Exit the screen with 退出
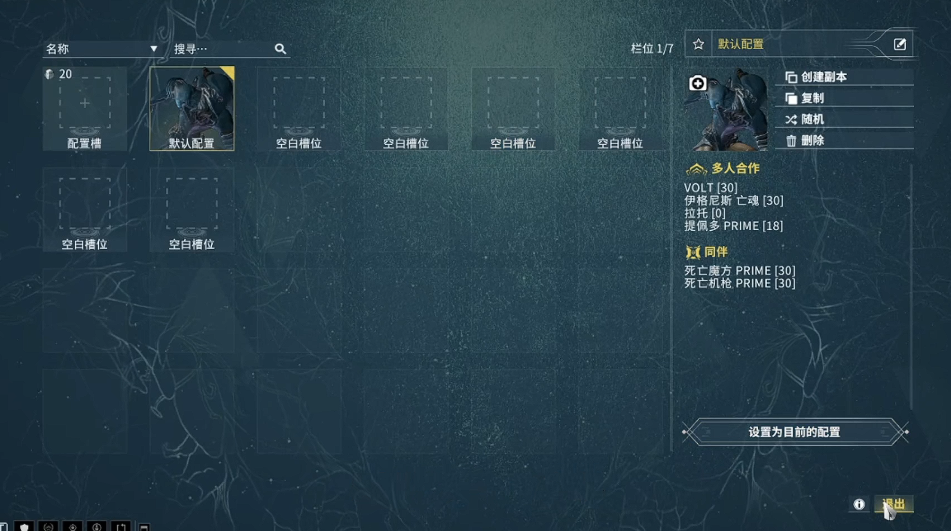This screenshot has width=951, height=531. (x=894, y=505)
